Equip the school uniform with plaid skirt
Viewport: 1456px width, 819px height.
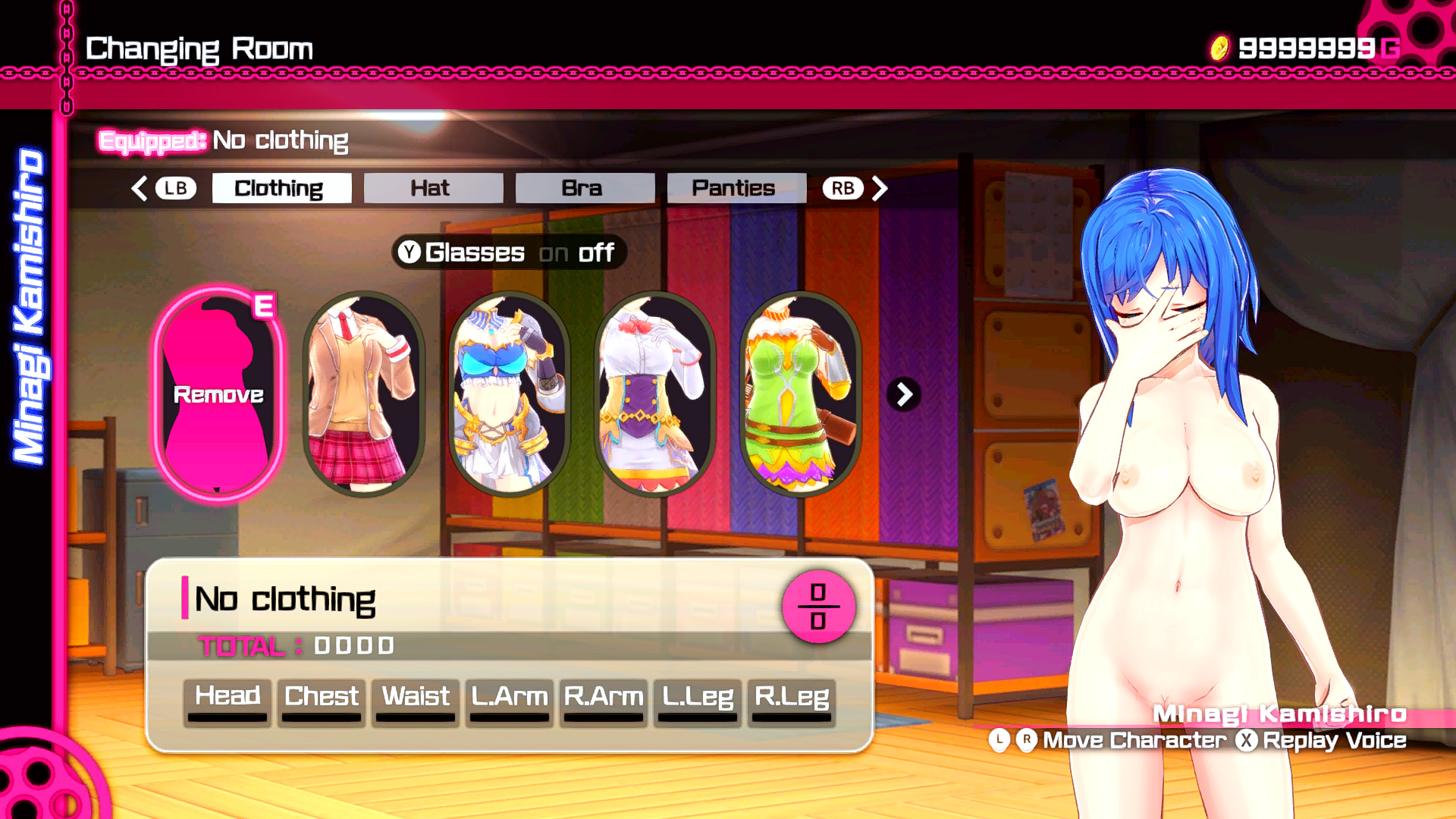coord(363,394)
